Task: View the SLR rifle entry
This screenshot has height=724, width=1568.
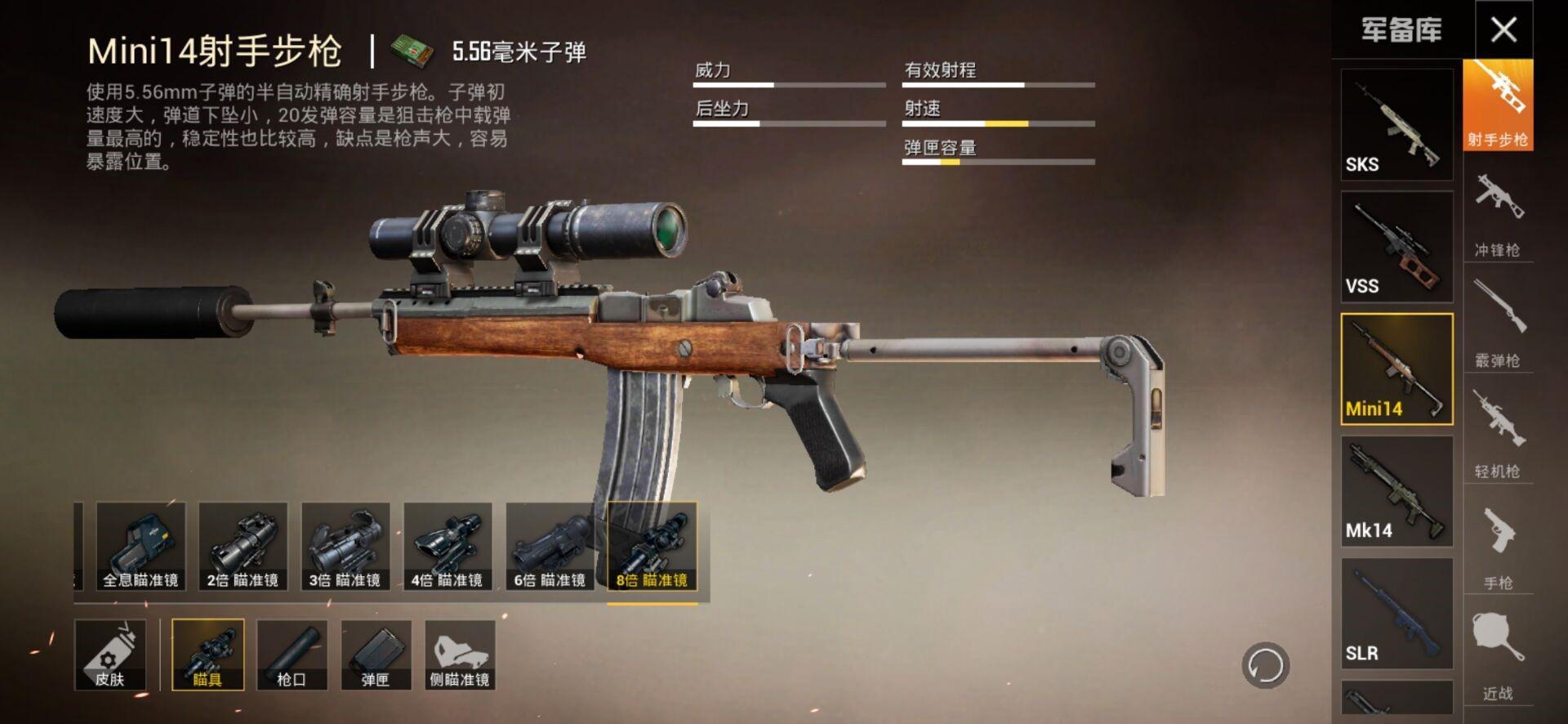Action: (x=1396, y=614)
